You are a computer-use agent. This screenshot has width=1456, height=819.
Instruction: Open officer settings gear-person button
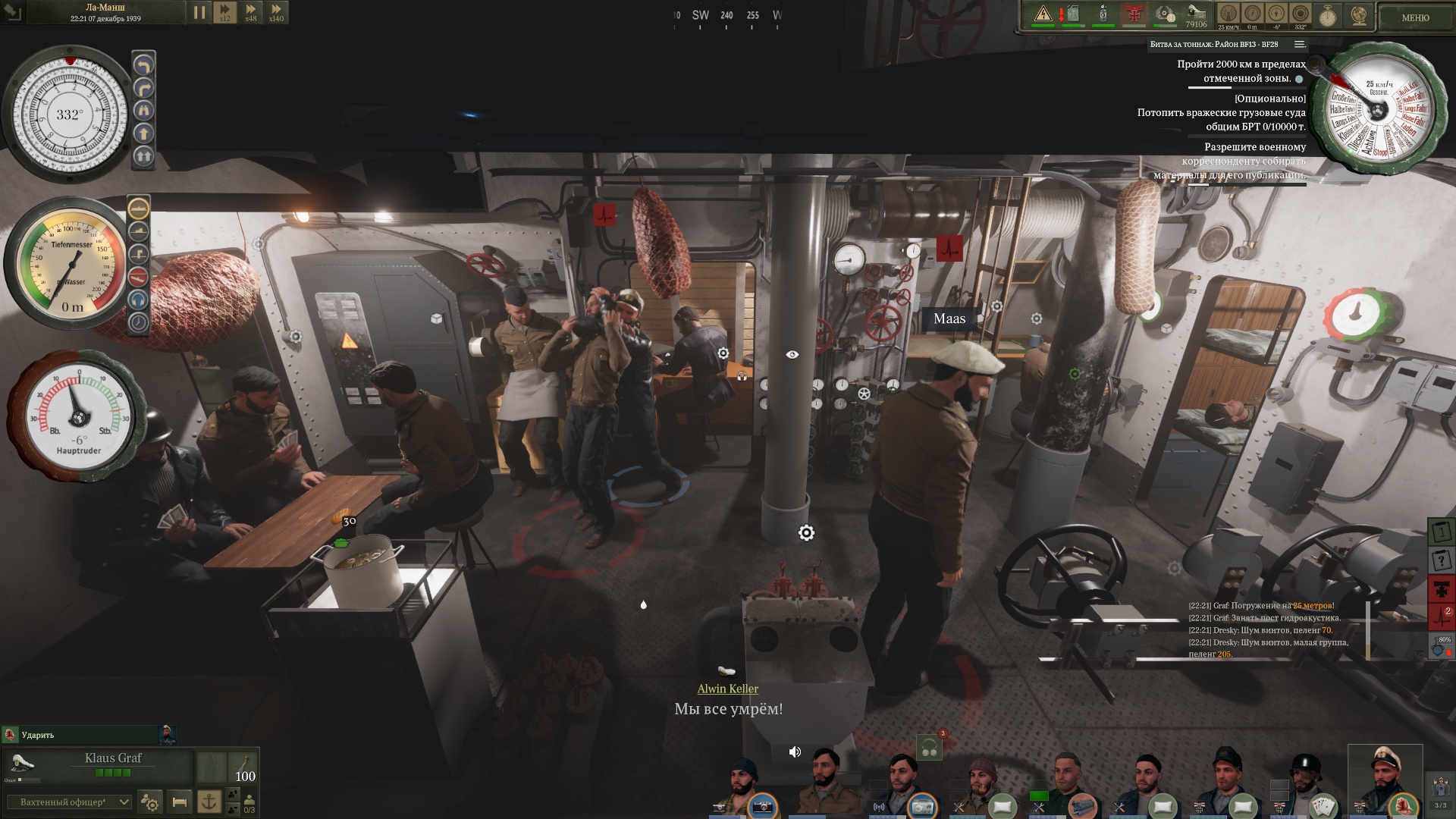pyautogui.click(x=150, y=802)
